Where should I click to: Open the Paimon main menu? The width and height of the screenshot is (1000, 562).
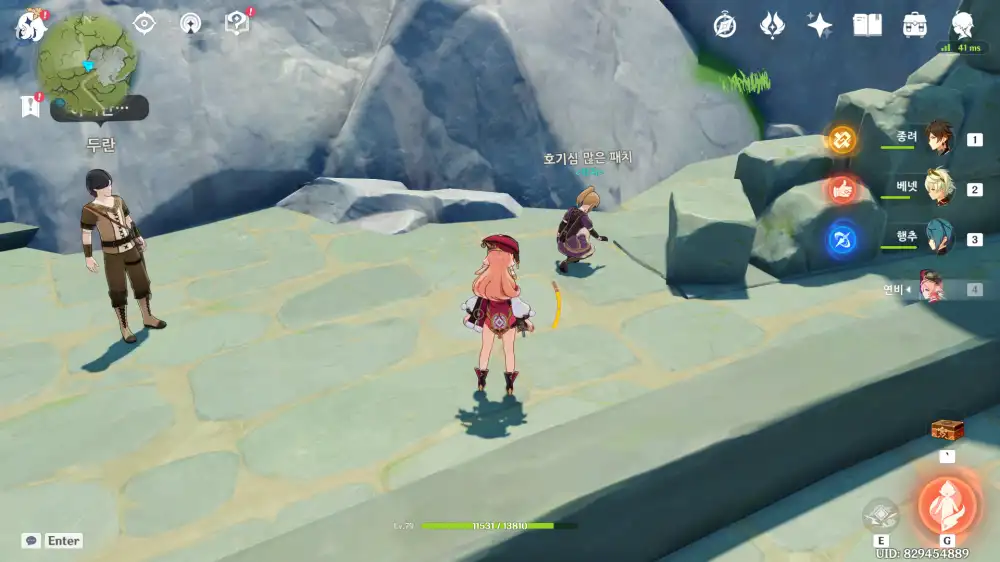tap(29, 24)
